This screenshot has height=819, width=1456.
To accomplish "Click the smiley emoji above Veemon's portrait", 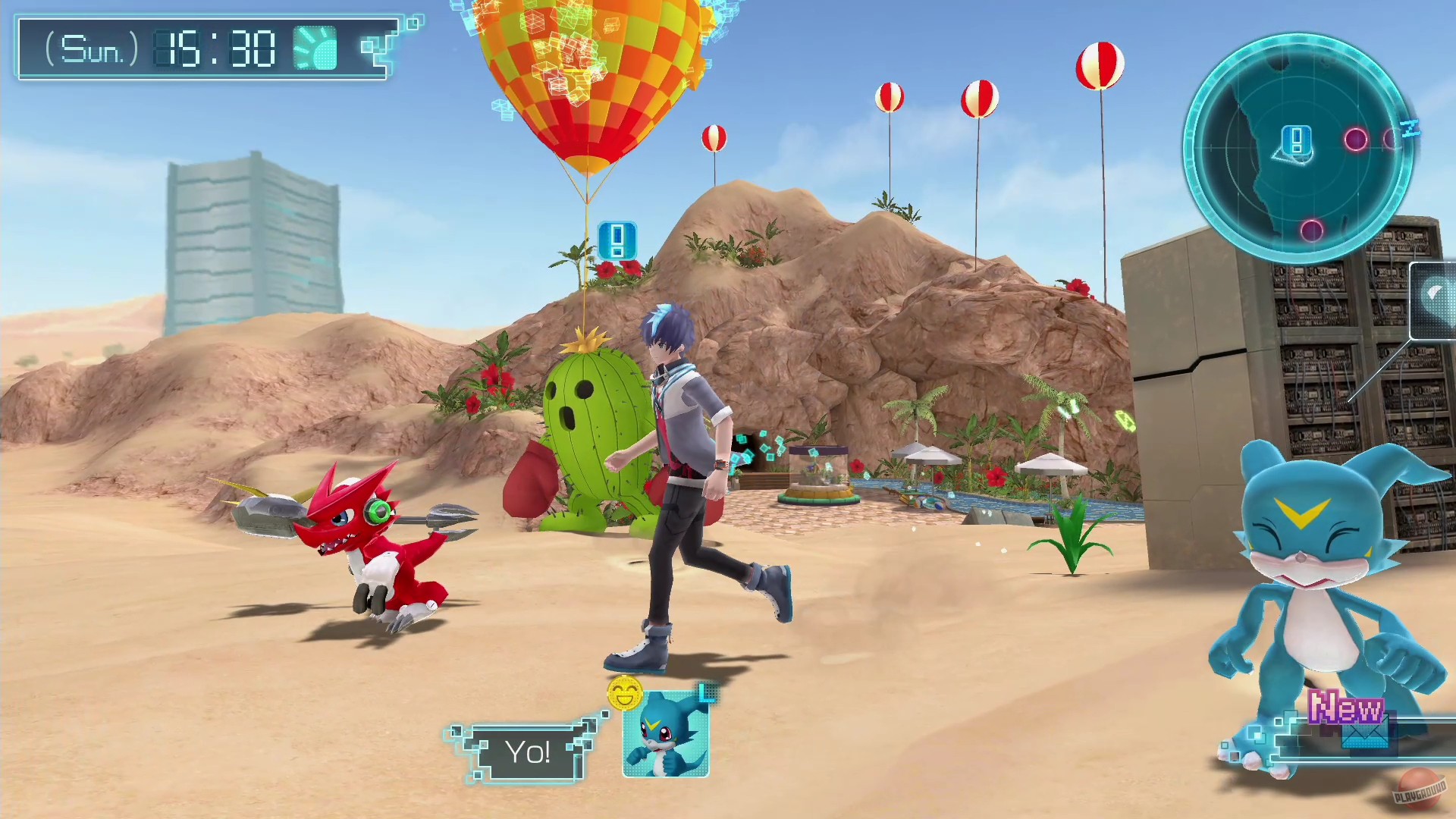I will point(624,692).
